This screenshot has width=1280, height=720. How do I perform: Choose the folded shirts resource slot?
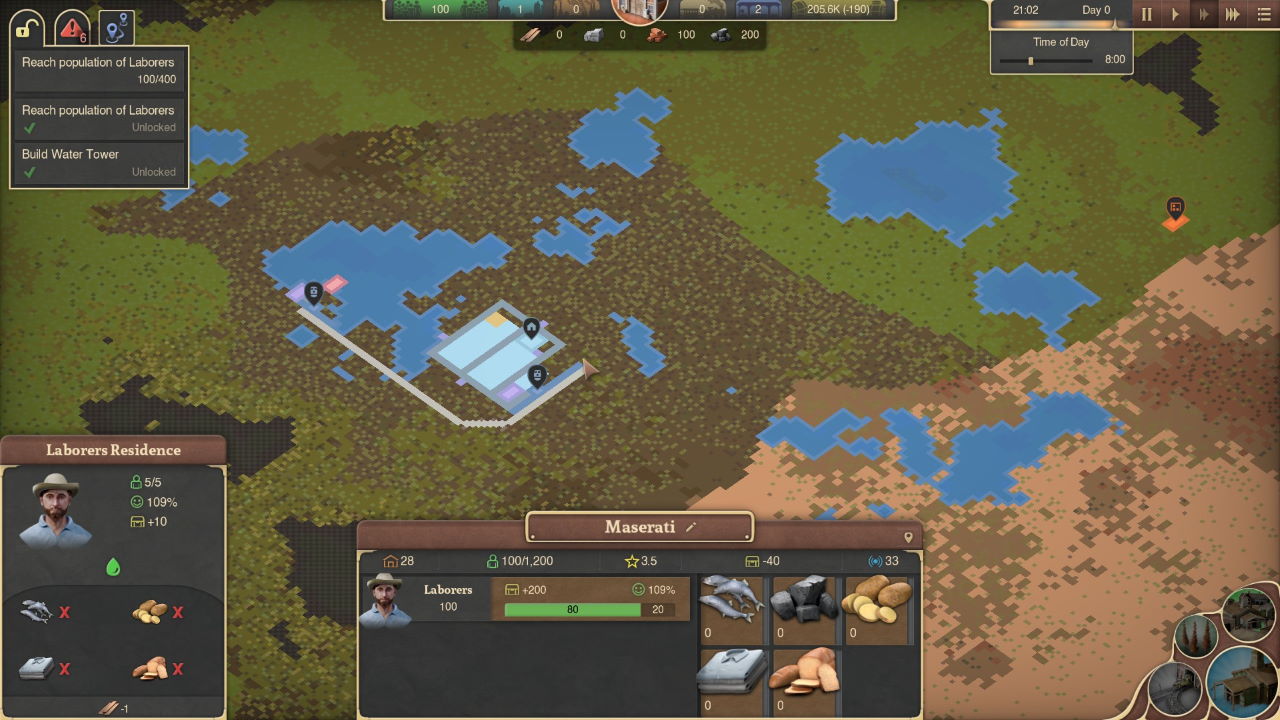pos(732,681)
